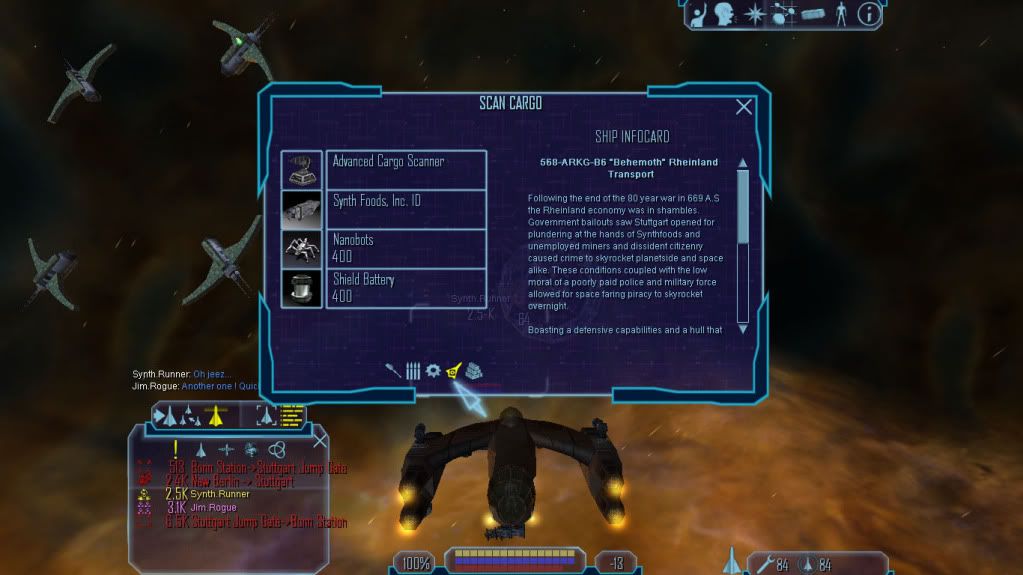Viewport: 1023px width, 575px height.
Task: Select the Shield Battery cargo entry
Action: click(x=406, y=287)
